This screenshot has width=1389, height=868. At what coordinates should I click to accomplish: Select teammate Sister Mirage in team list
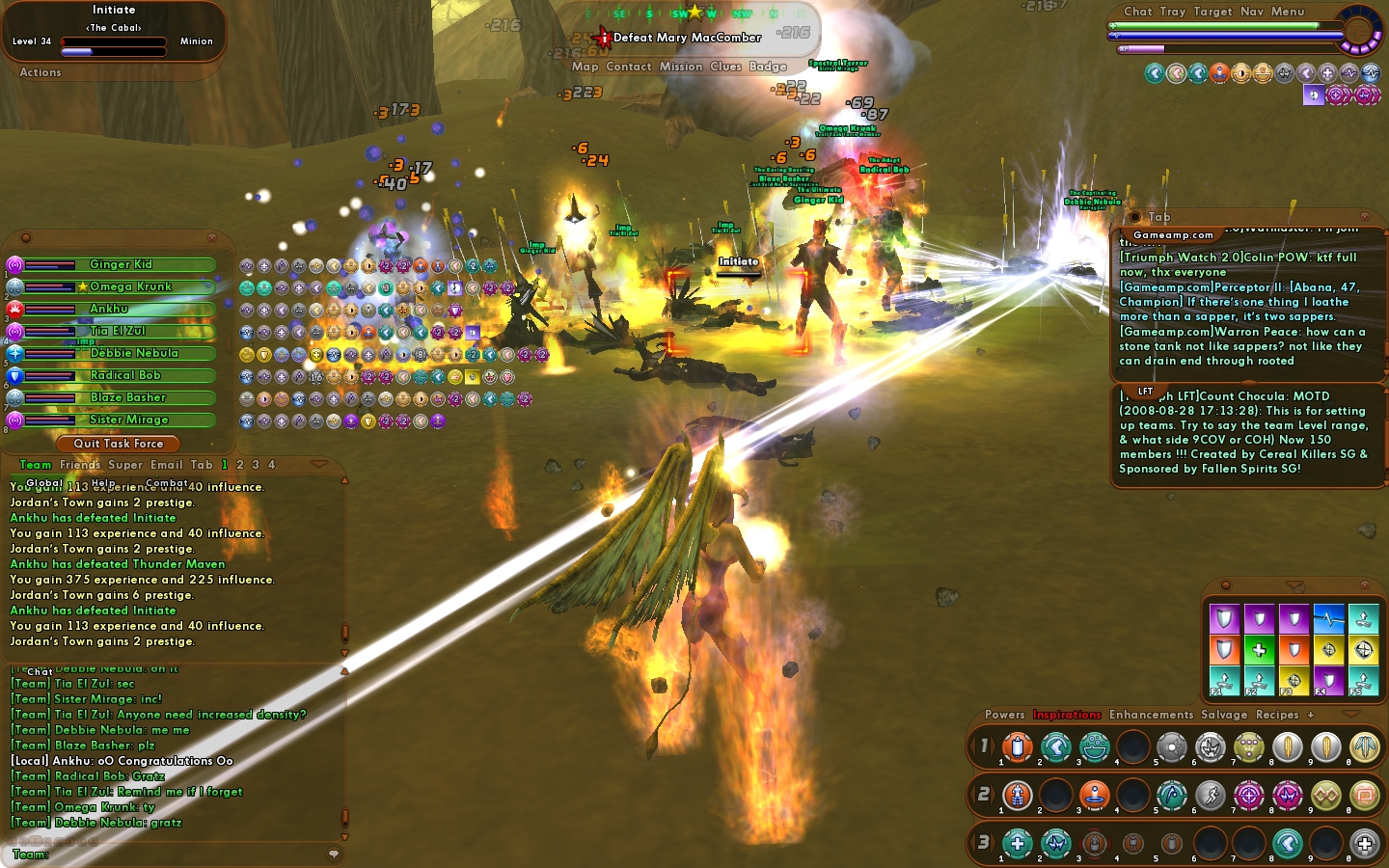pos(128,420)
